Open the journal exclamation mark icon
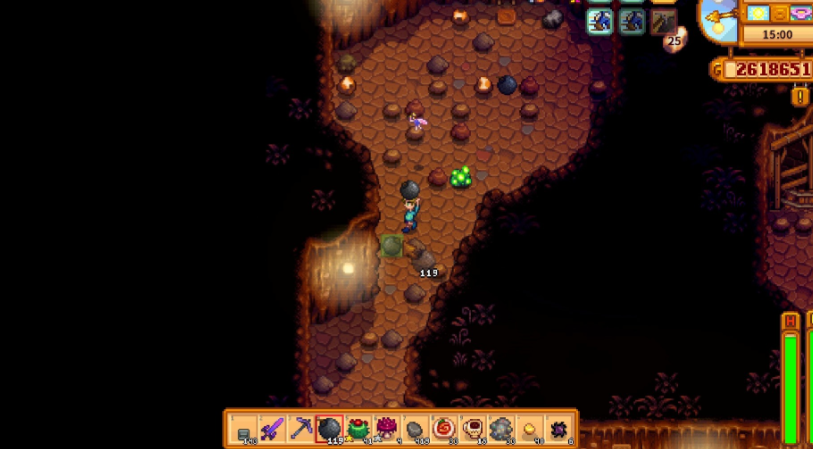813x449 pixels. 800,97
